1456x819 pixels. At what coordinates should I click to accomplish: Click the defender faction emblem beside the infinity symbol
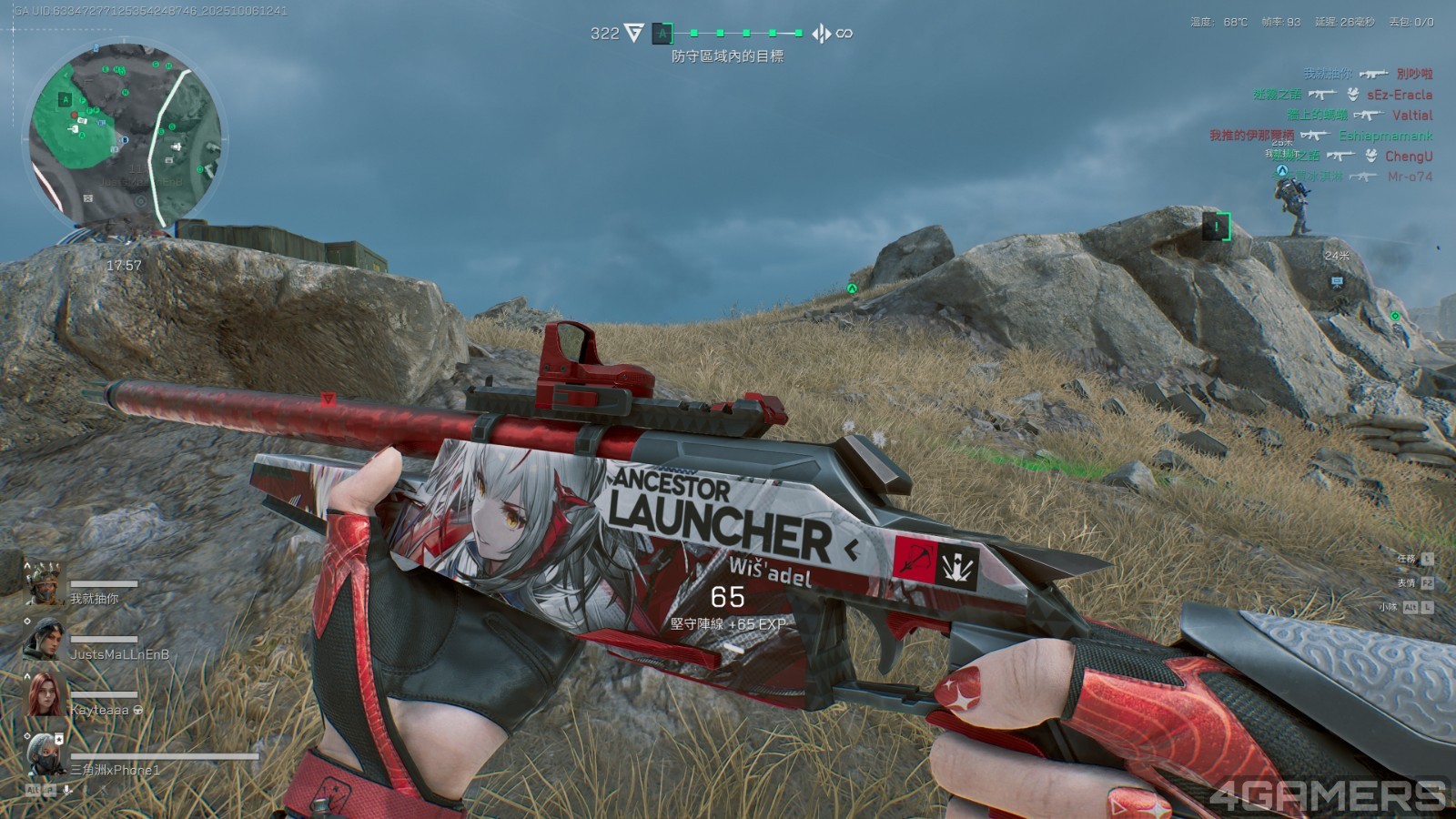pos(821,34)
